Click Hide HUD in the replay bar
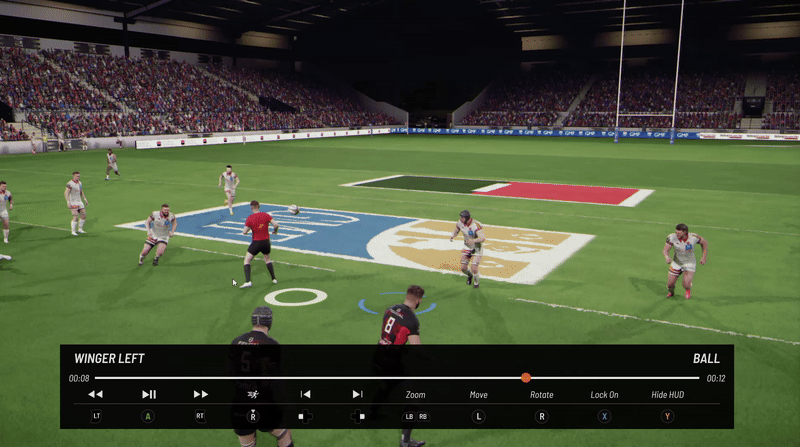Viewport: 800px width, 447px height. 667,395
